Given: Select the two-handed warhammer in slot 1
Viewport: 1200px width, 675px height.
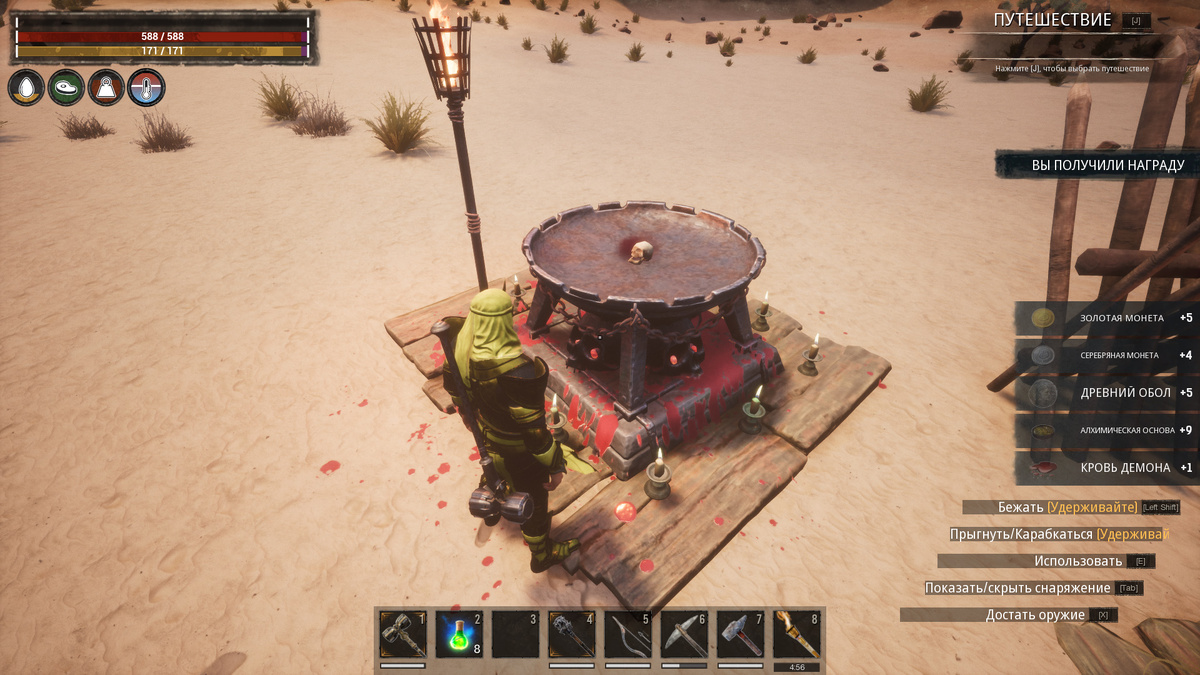Looking at the screenshot, I should [x=403, y=634].
